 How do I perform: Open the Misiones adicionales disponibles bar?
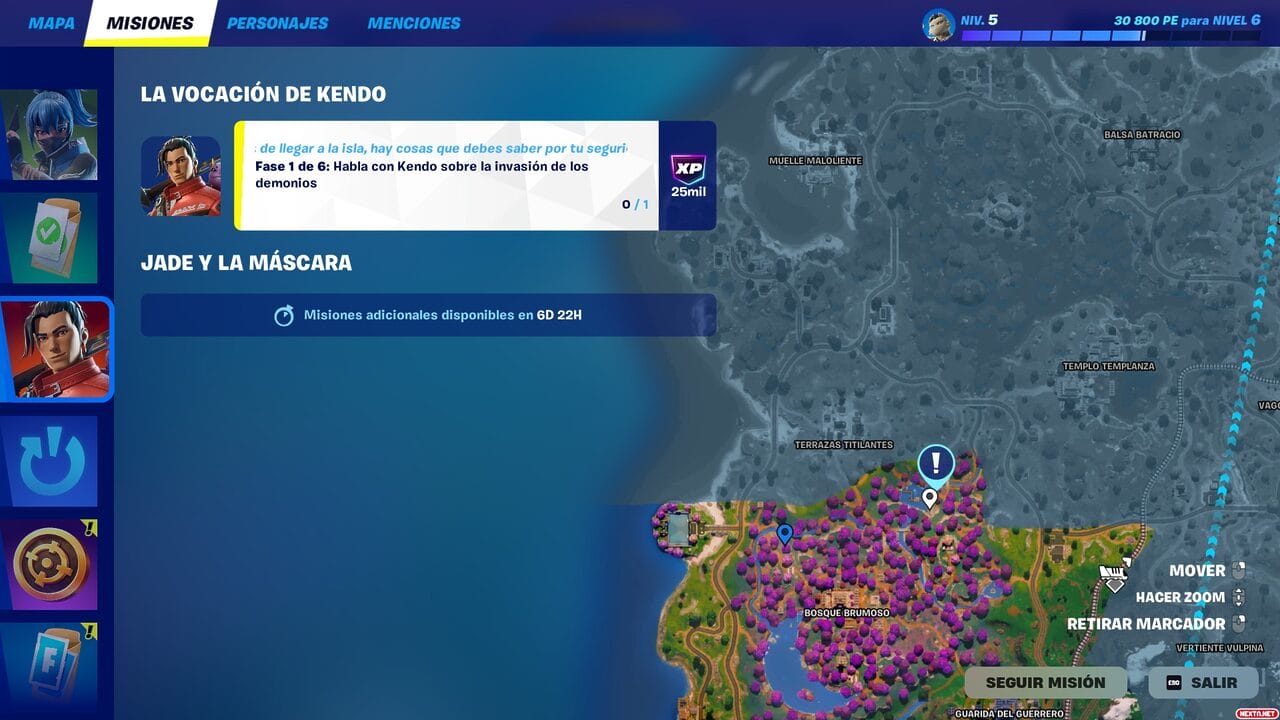(429, 315)
